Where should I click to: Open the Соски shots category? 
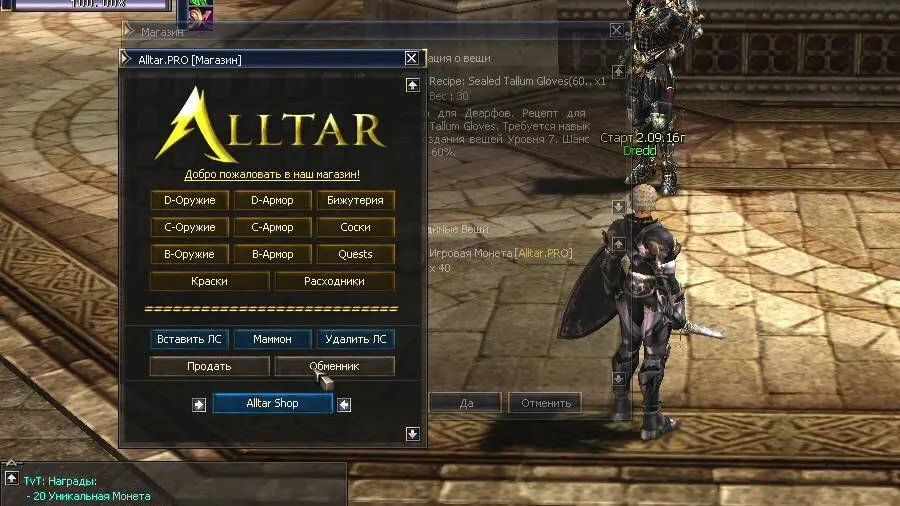pyautogui.click(x=355, y=227)
